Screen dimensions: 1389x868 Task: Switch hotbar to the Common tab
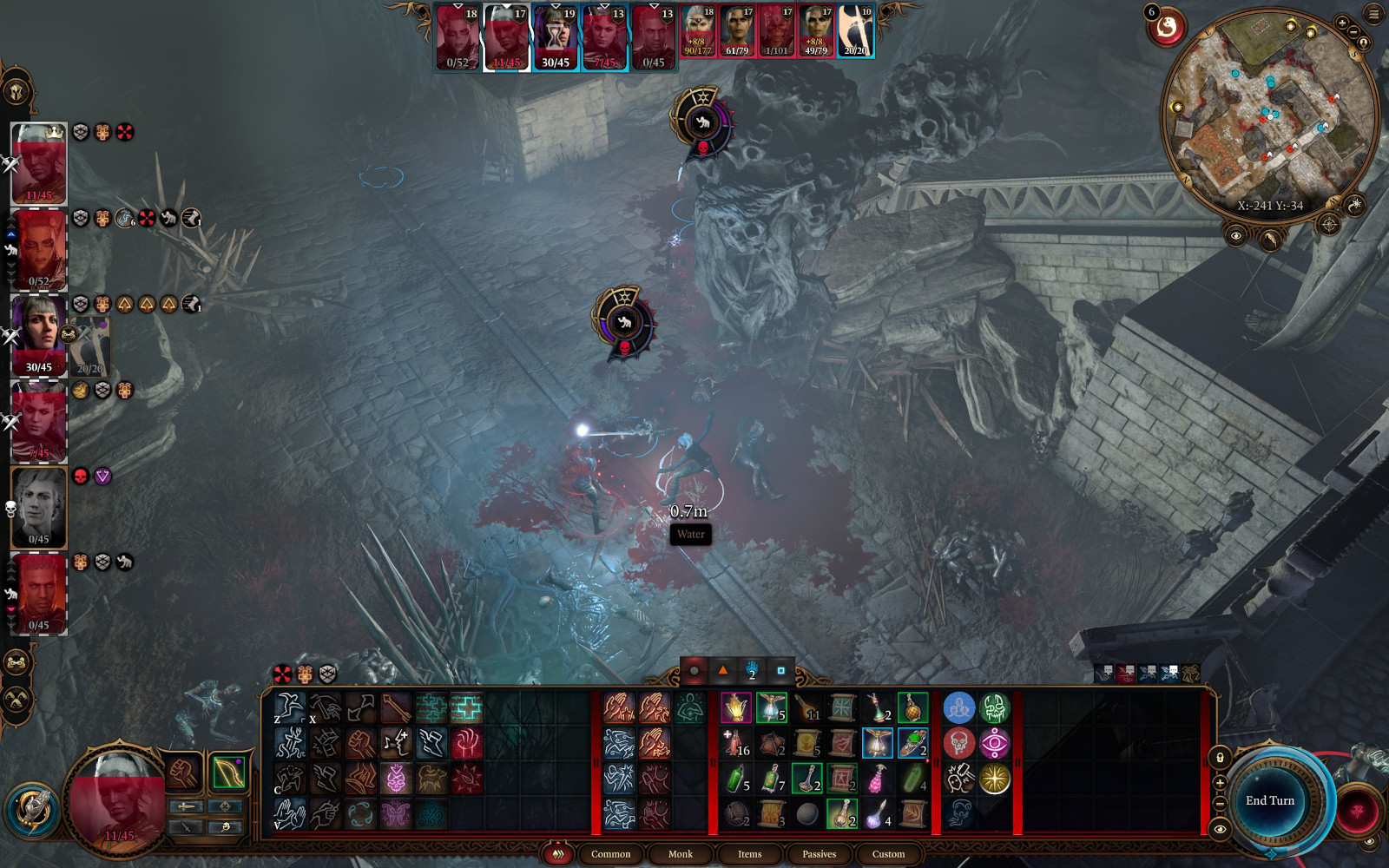610,854
